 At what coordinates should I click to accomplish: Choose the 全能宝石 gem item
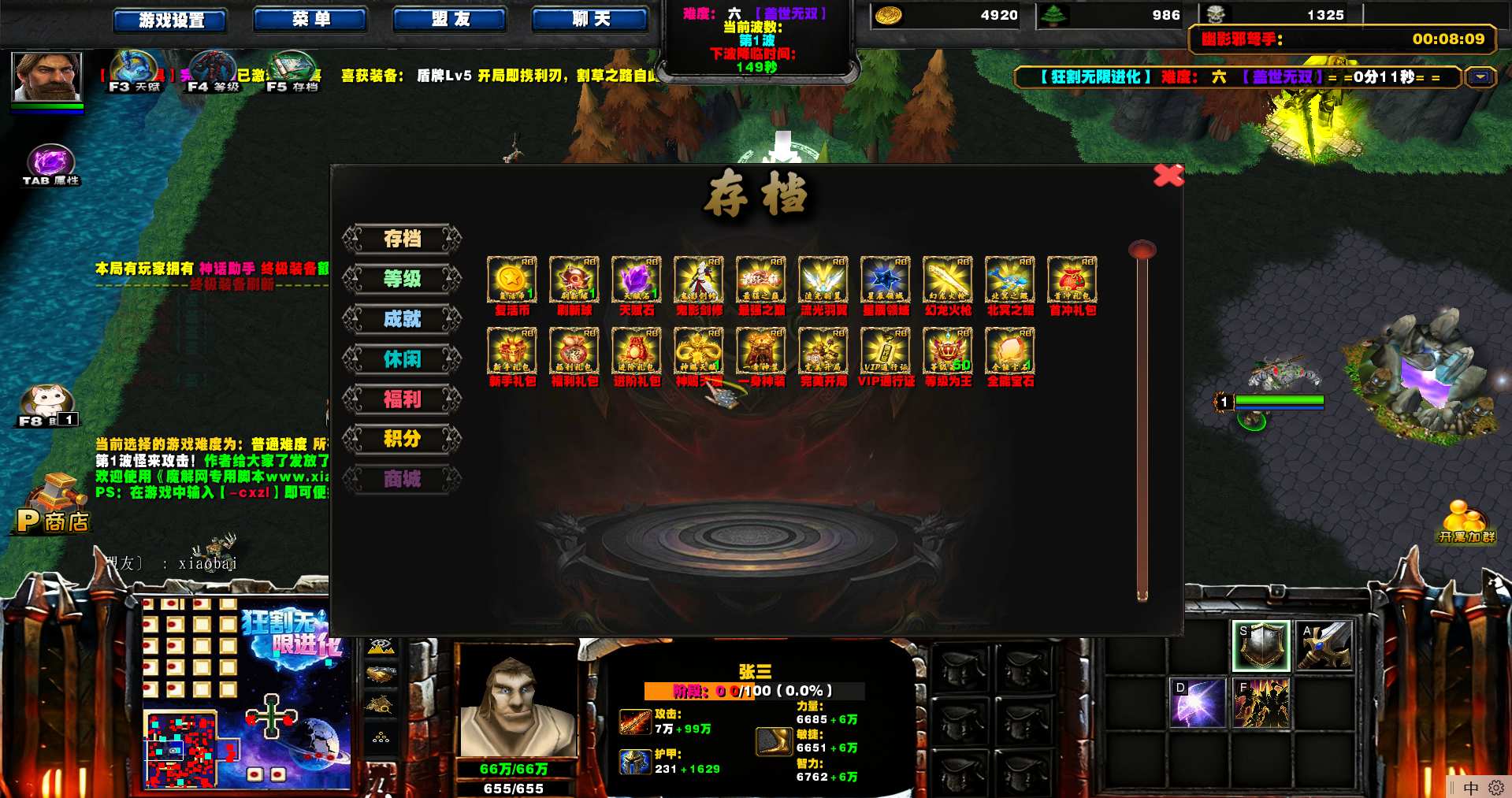(x=1010, y=351)
